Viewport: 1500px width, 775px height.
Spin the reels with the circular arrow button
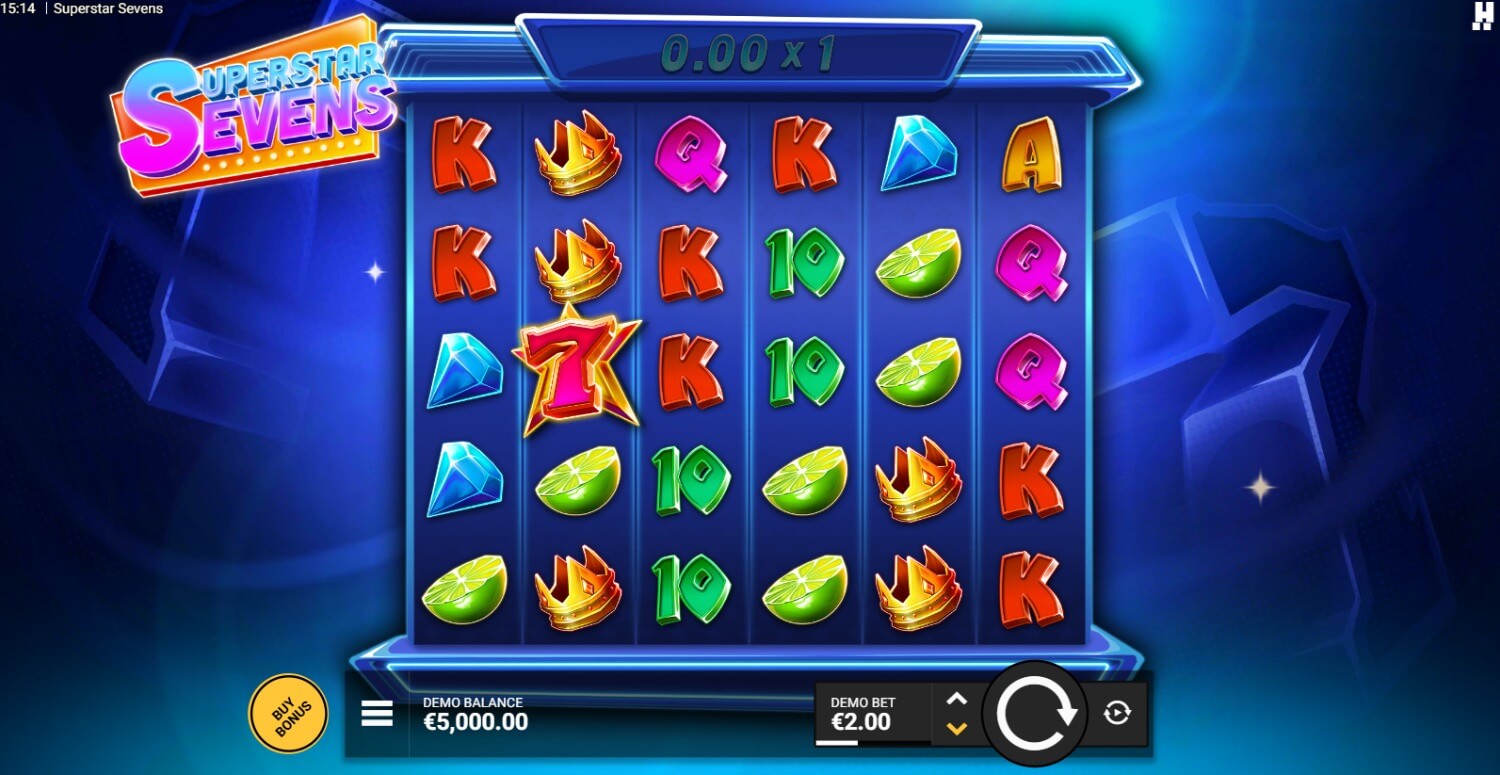point(1034,712)
